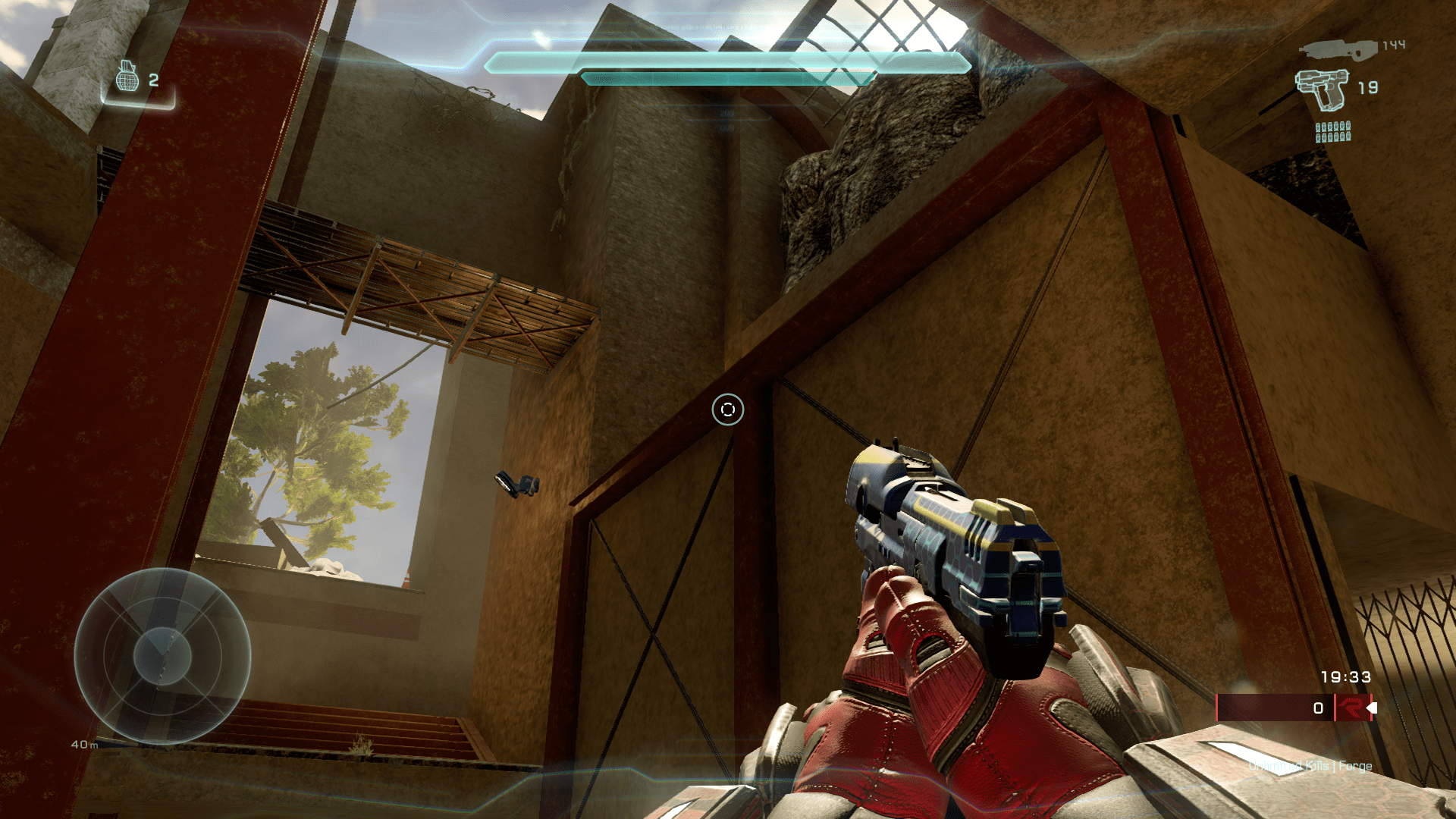Select the frag grenade icon
Image resolution: width=1456 pixels, height=819 pixels.
[x=127, y=77]
